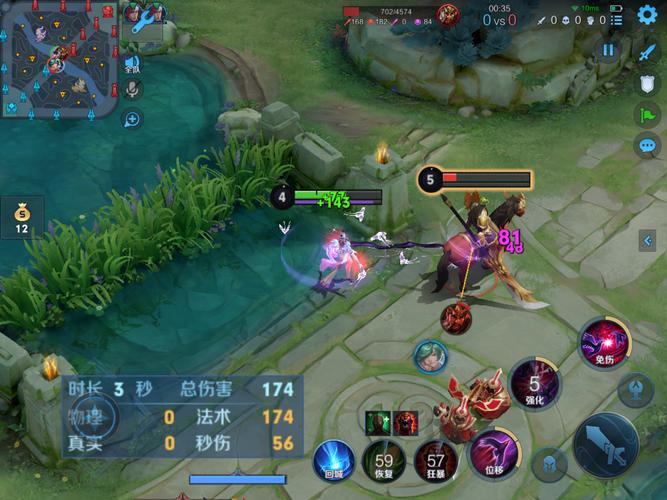This screenshot has height=500, width=667.
Task: Expand the collapsed side panel arrow
Action: [x=648, y=240]
